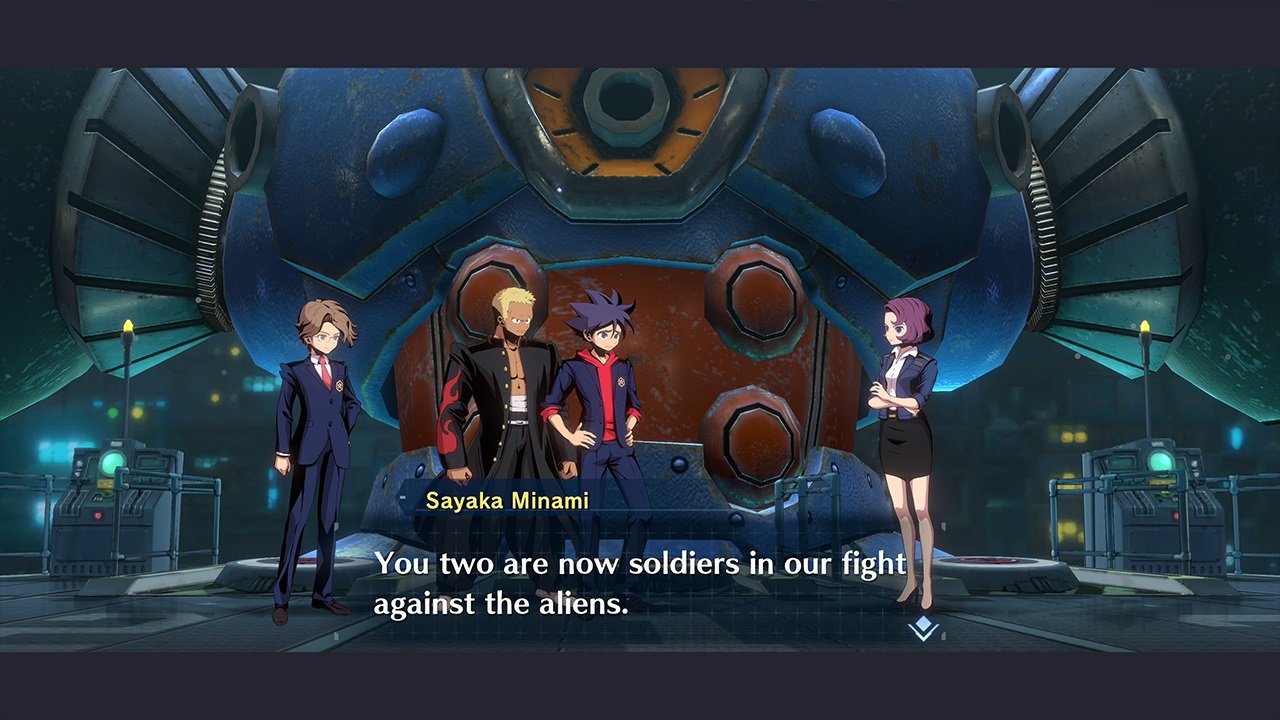Click the green radar screen on right console
Screen dimensions: 1280x720
click(x=1161, y=460)
